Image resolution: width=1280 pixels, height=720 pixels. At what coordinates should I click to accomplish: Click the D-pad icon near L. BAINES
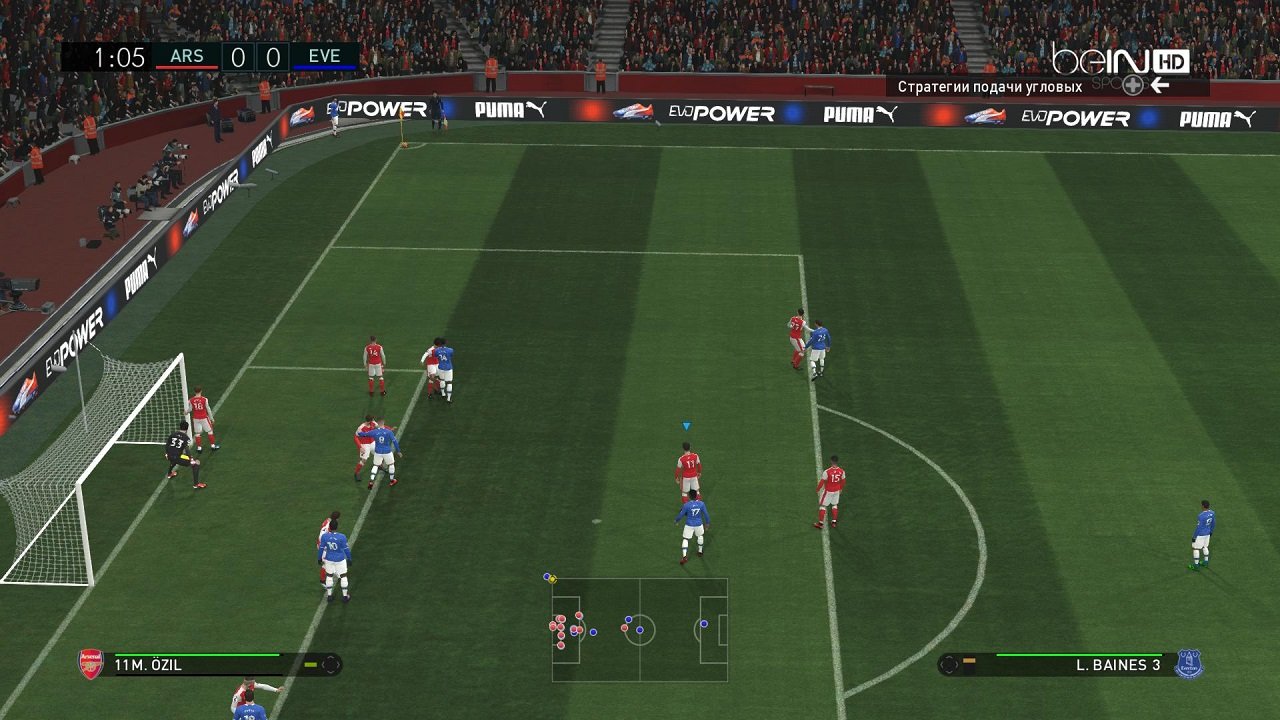point(948,664)
